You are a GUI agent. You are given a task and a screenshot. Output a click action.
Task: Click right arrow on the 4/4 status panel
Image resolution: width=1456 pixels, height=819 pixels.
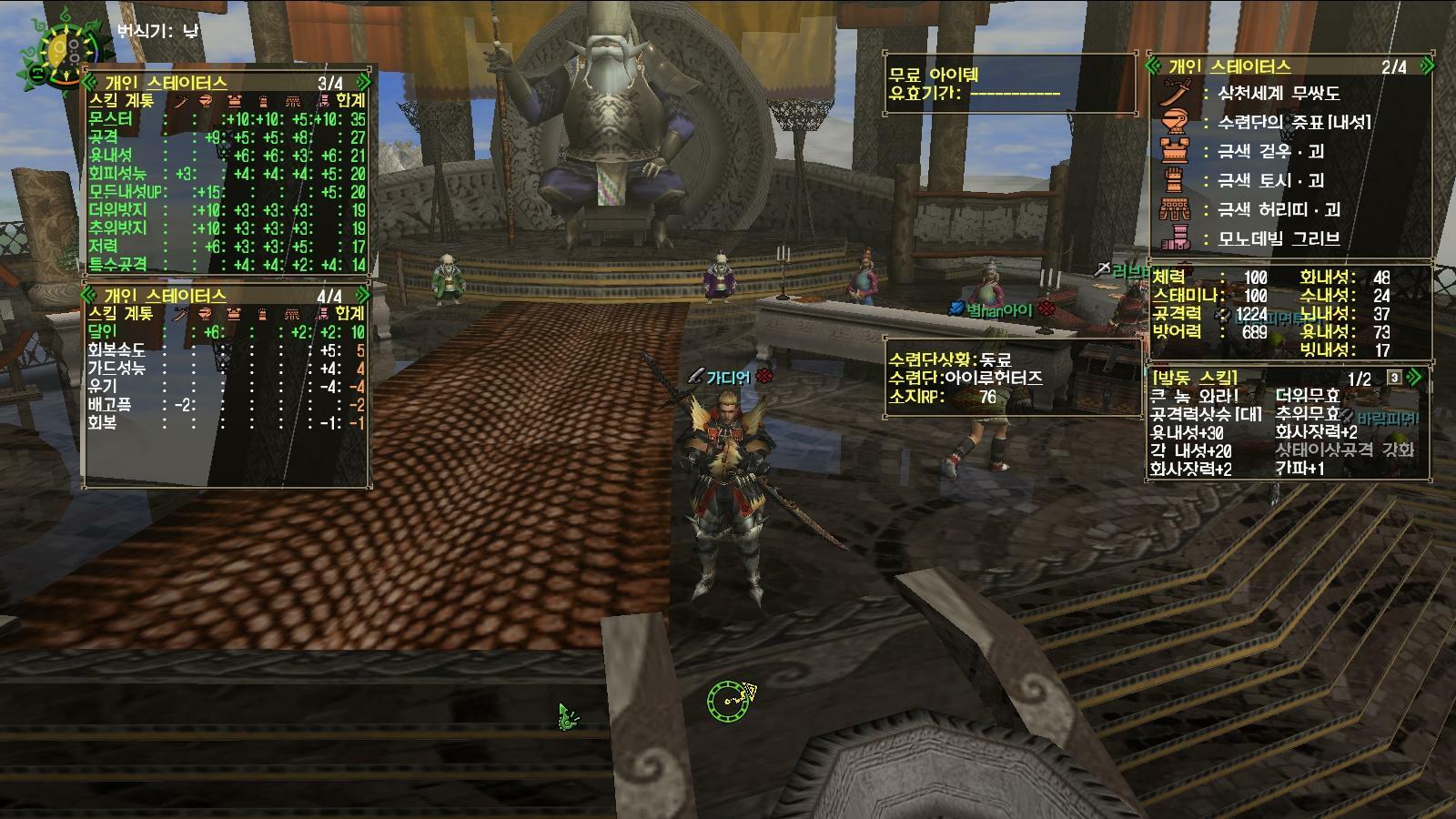[363, 296]
